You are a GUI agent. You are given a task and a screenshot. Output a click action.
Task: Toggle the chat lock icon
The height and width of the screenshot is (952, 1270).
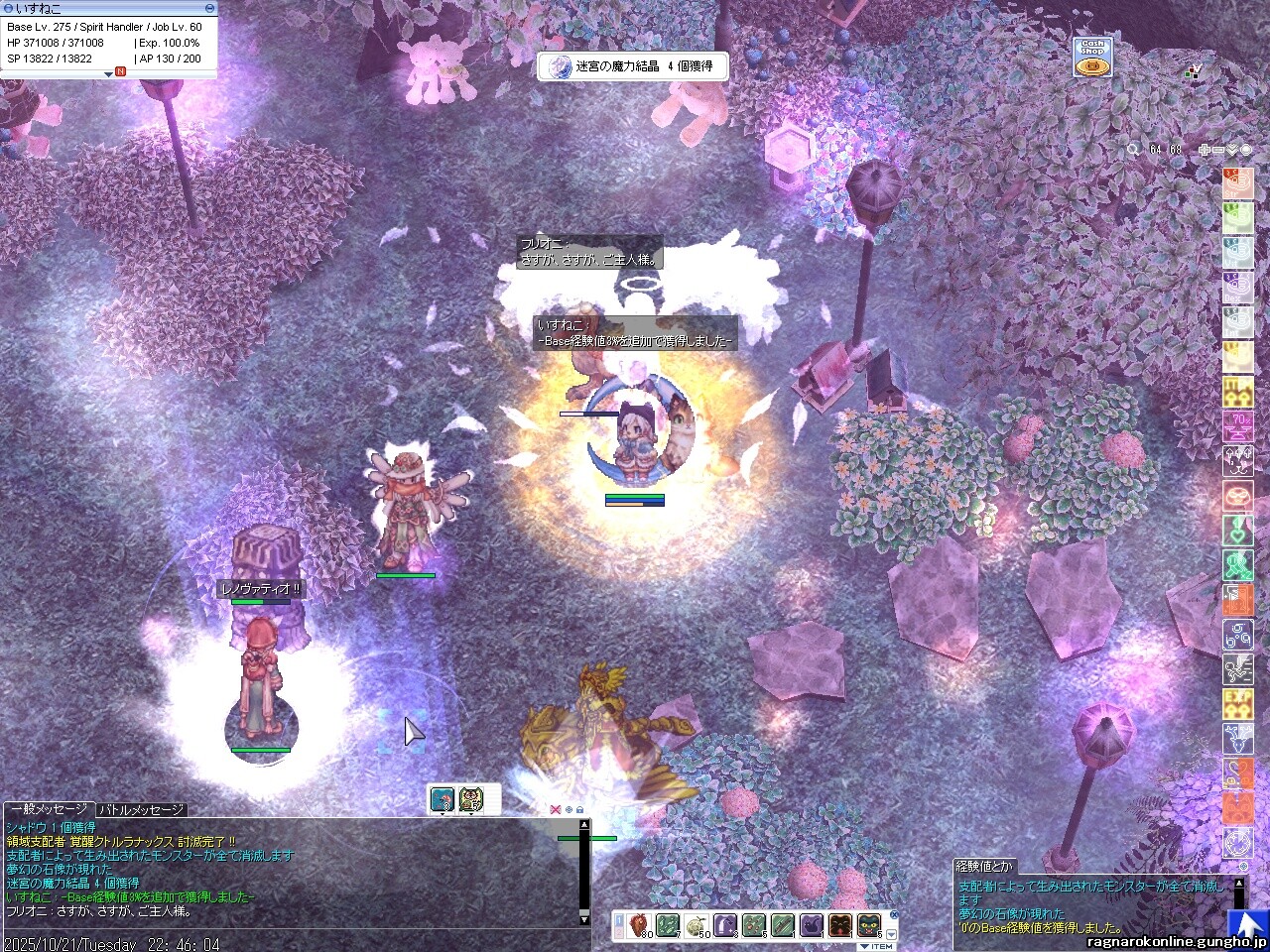coord(579,809)
